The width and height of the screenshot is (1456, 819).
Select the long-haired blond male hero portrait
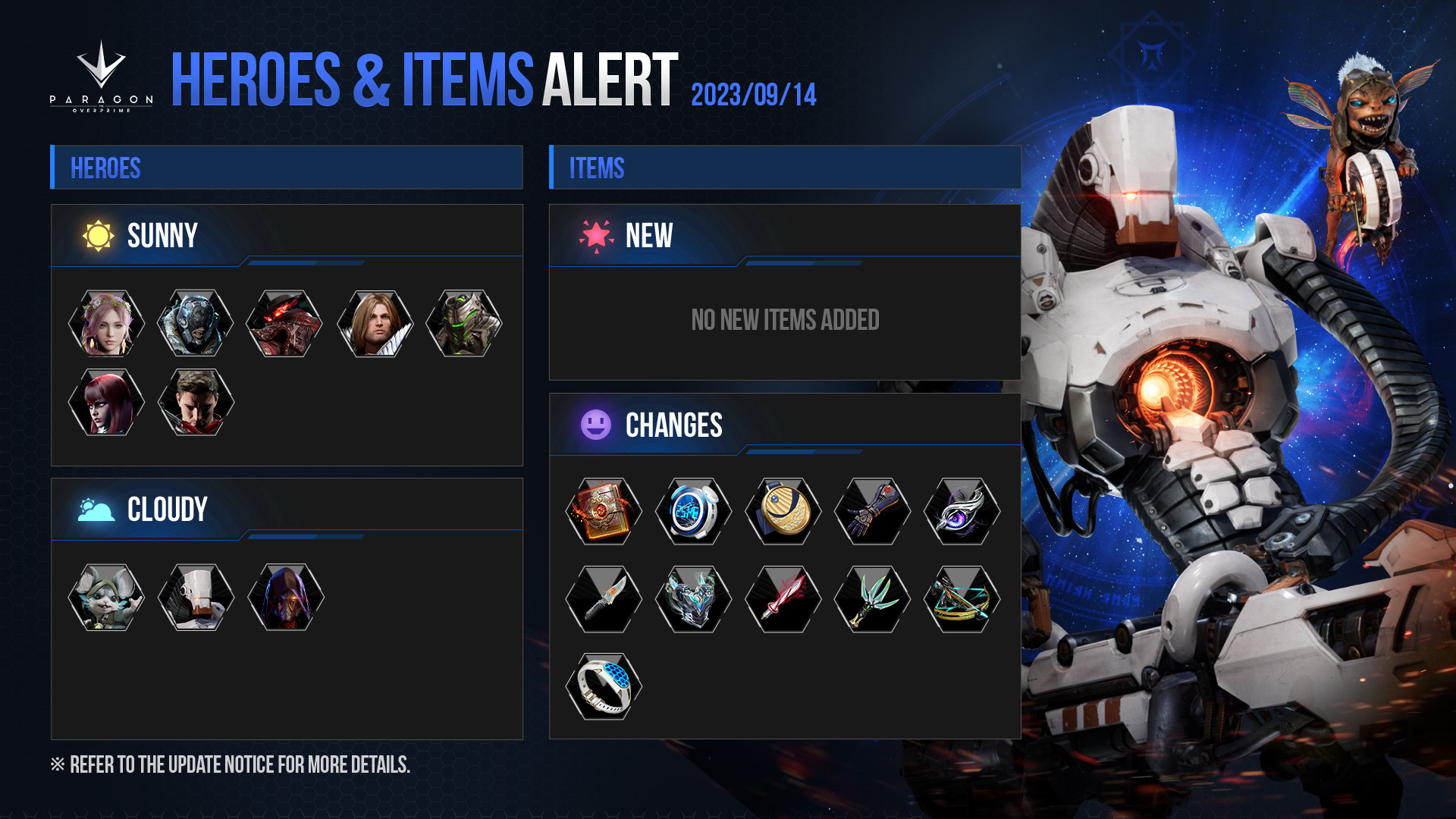click(375, 324)
